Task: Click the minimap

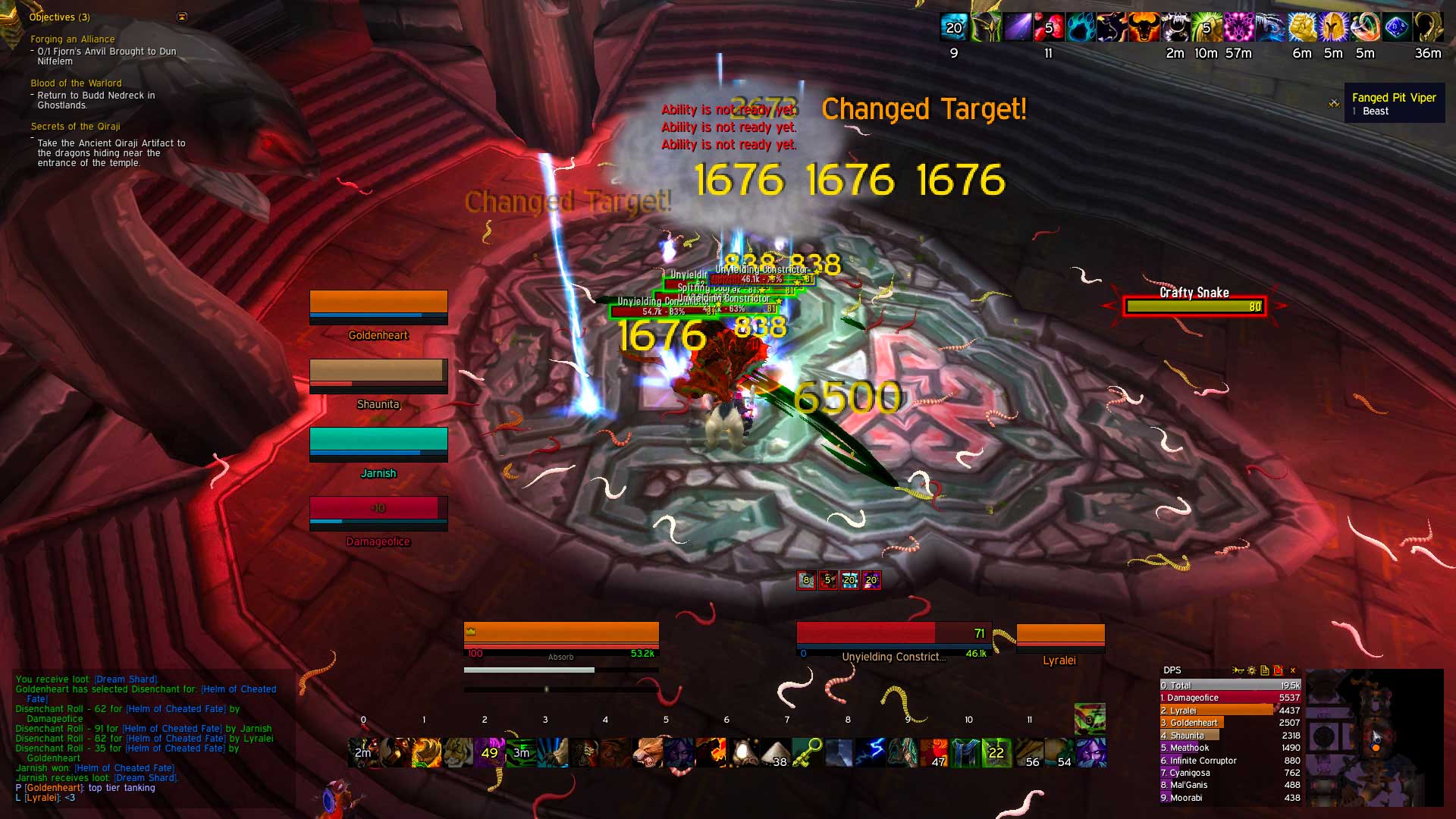Action: point(1374,737)
